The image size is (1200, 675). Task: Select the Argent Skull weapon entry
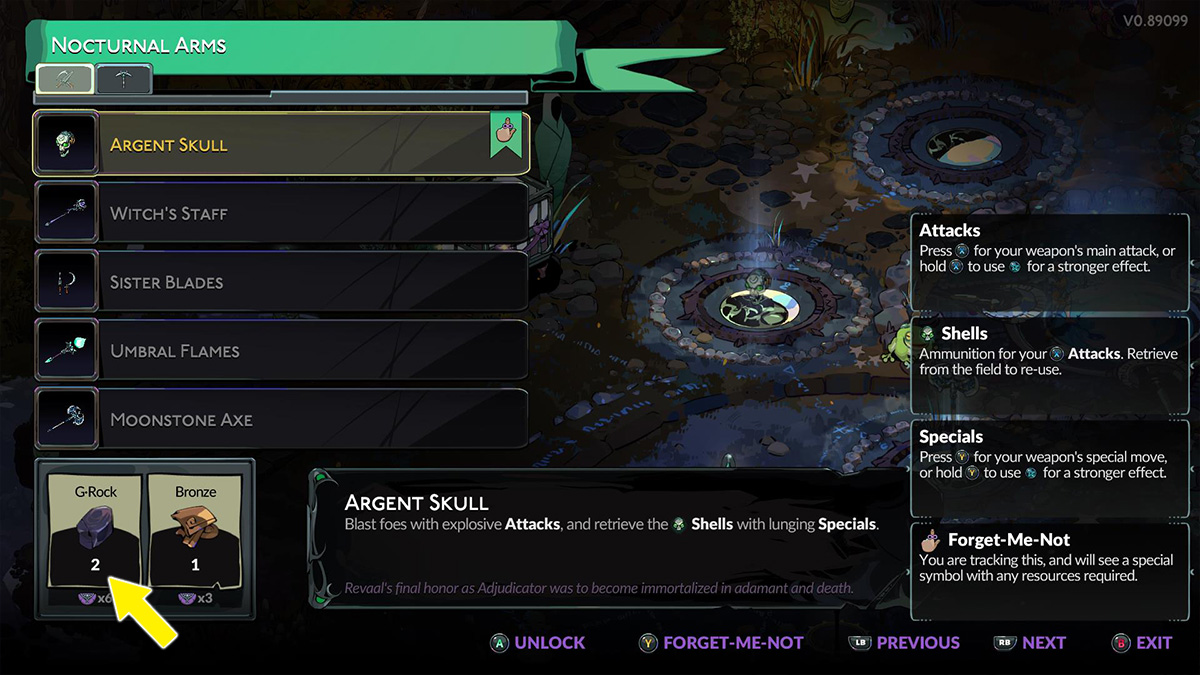coord(280,144)
